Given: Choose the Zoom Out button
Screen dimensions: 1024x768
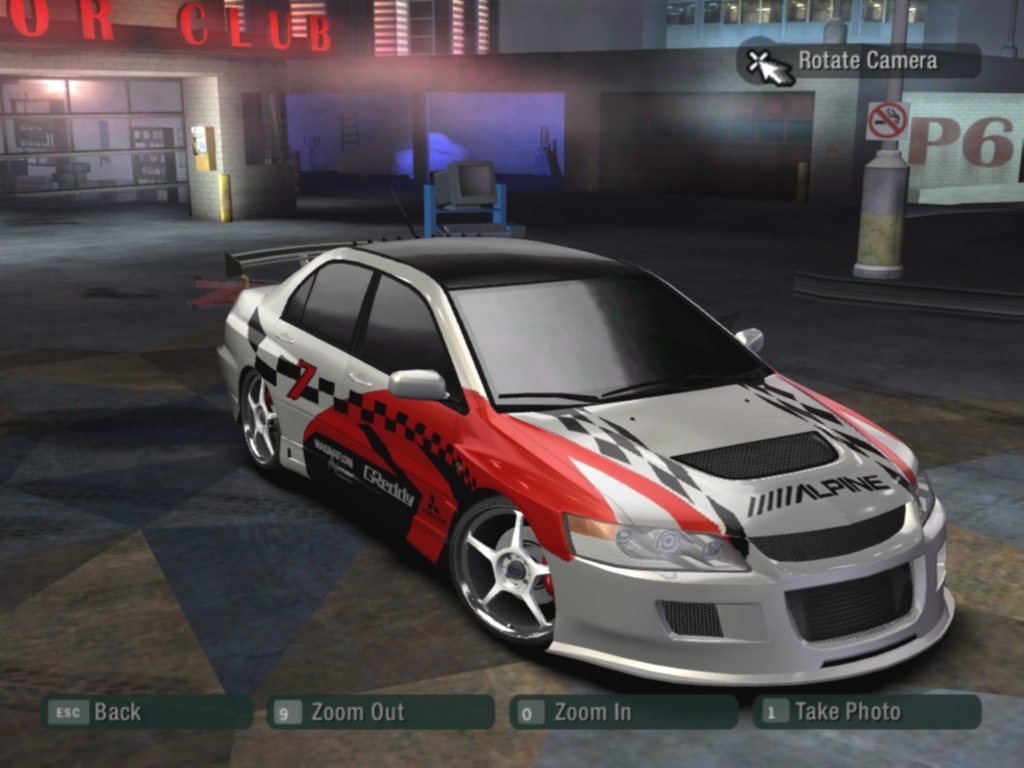Looking at the screenshot, I should [380, 712].
